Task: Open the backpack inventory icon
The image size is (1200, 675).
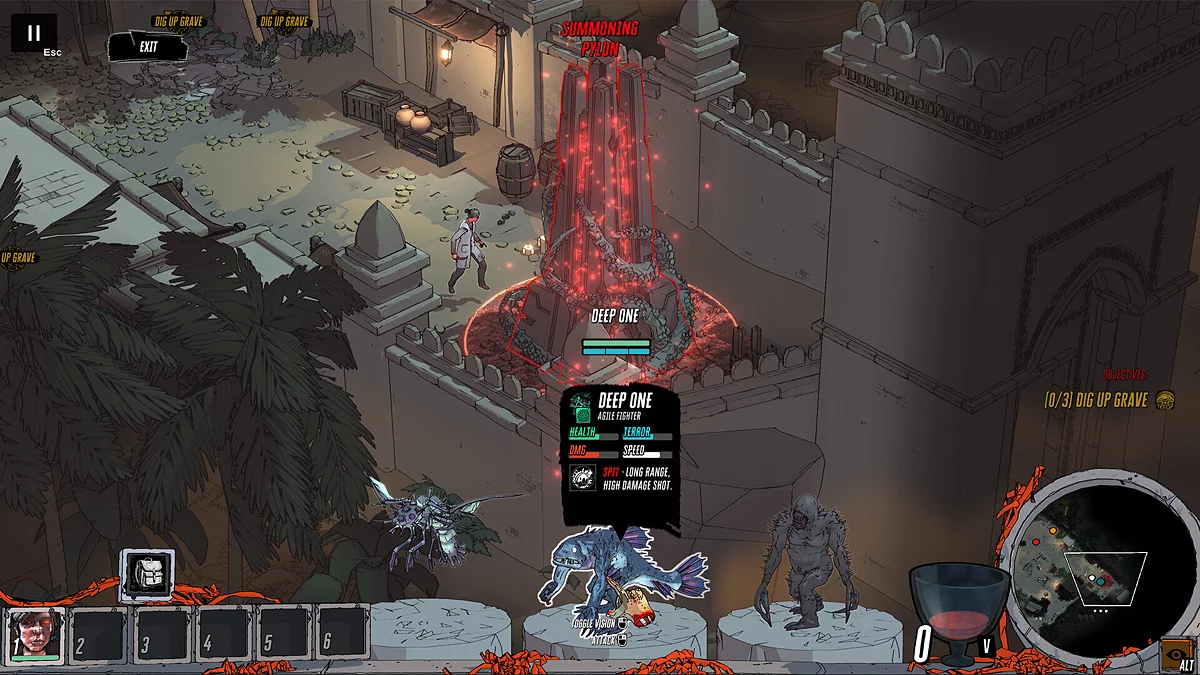Action: tap(148, 575)
